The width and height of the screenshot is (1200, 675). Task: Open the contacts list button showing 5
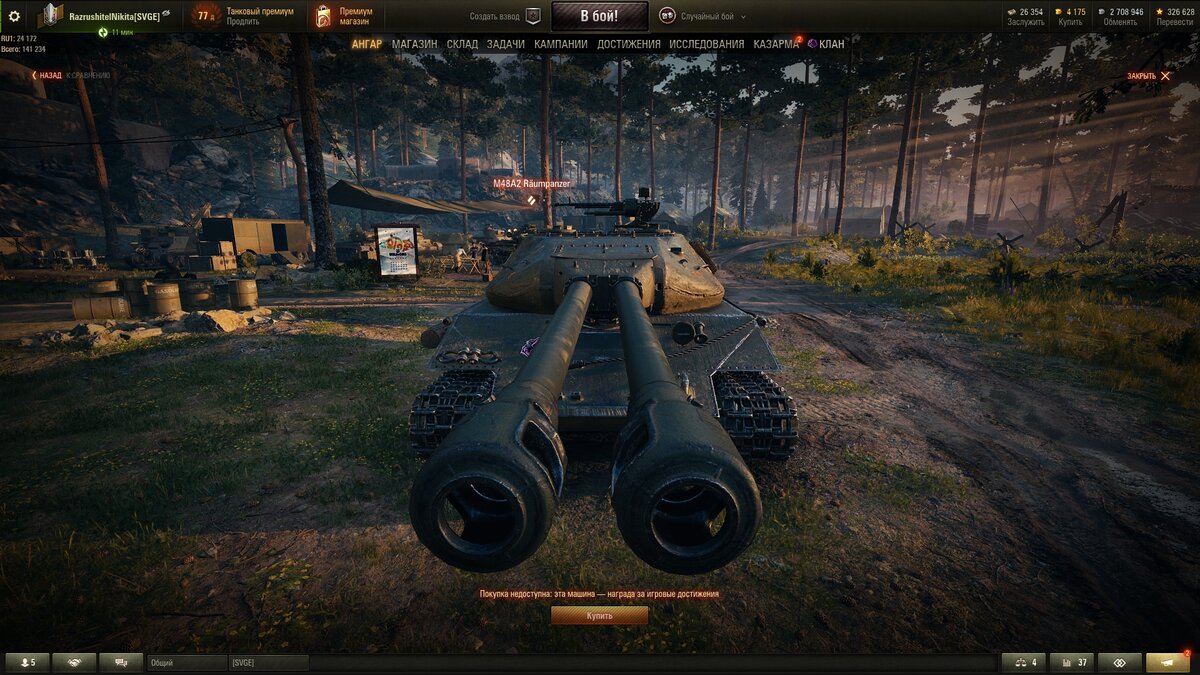[26, 662]
